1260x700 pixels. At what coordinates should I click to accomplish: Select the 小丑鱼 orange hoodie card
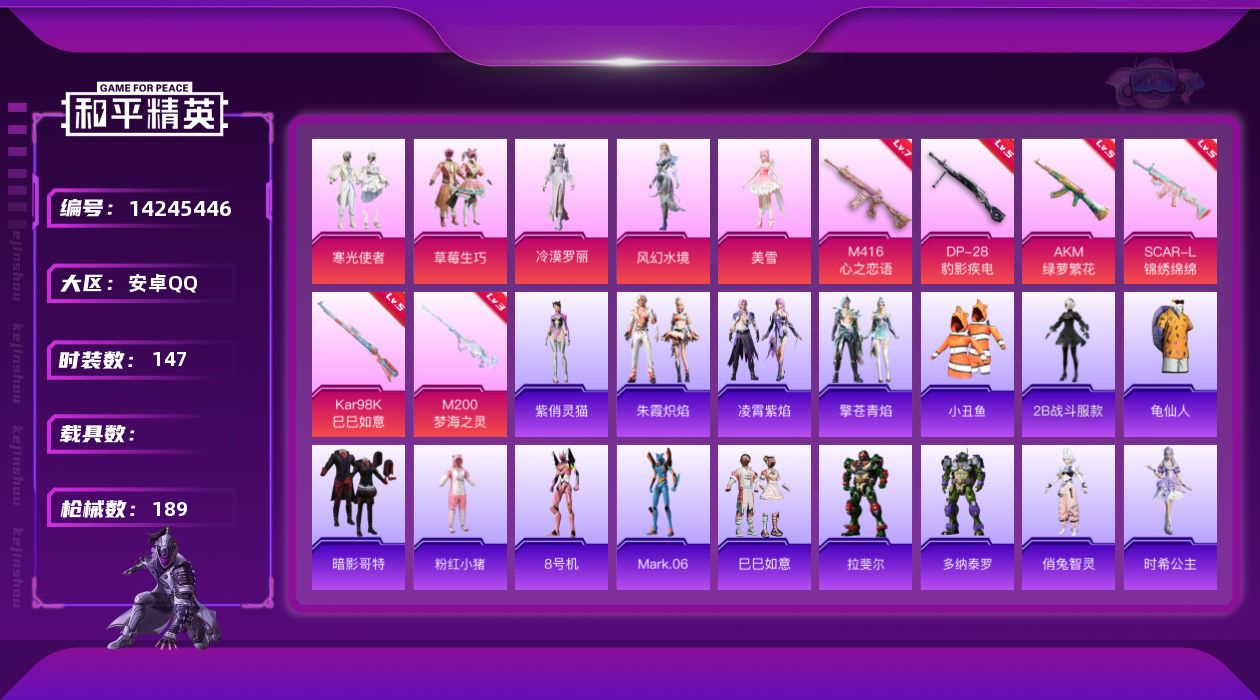[967, 364]
